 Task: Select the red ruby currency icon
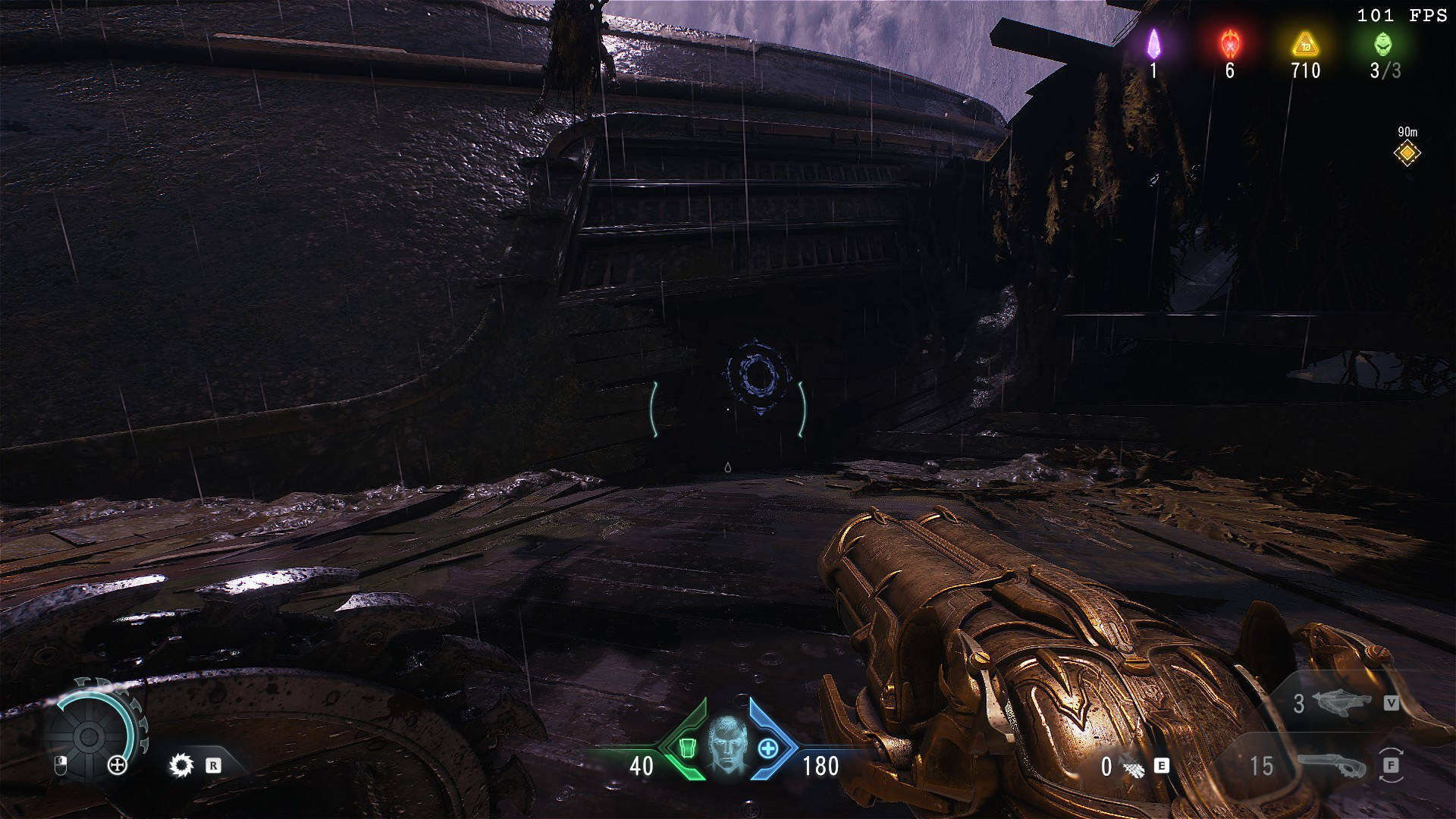point(1229,44)
